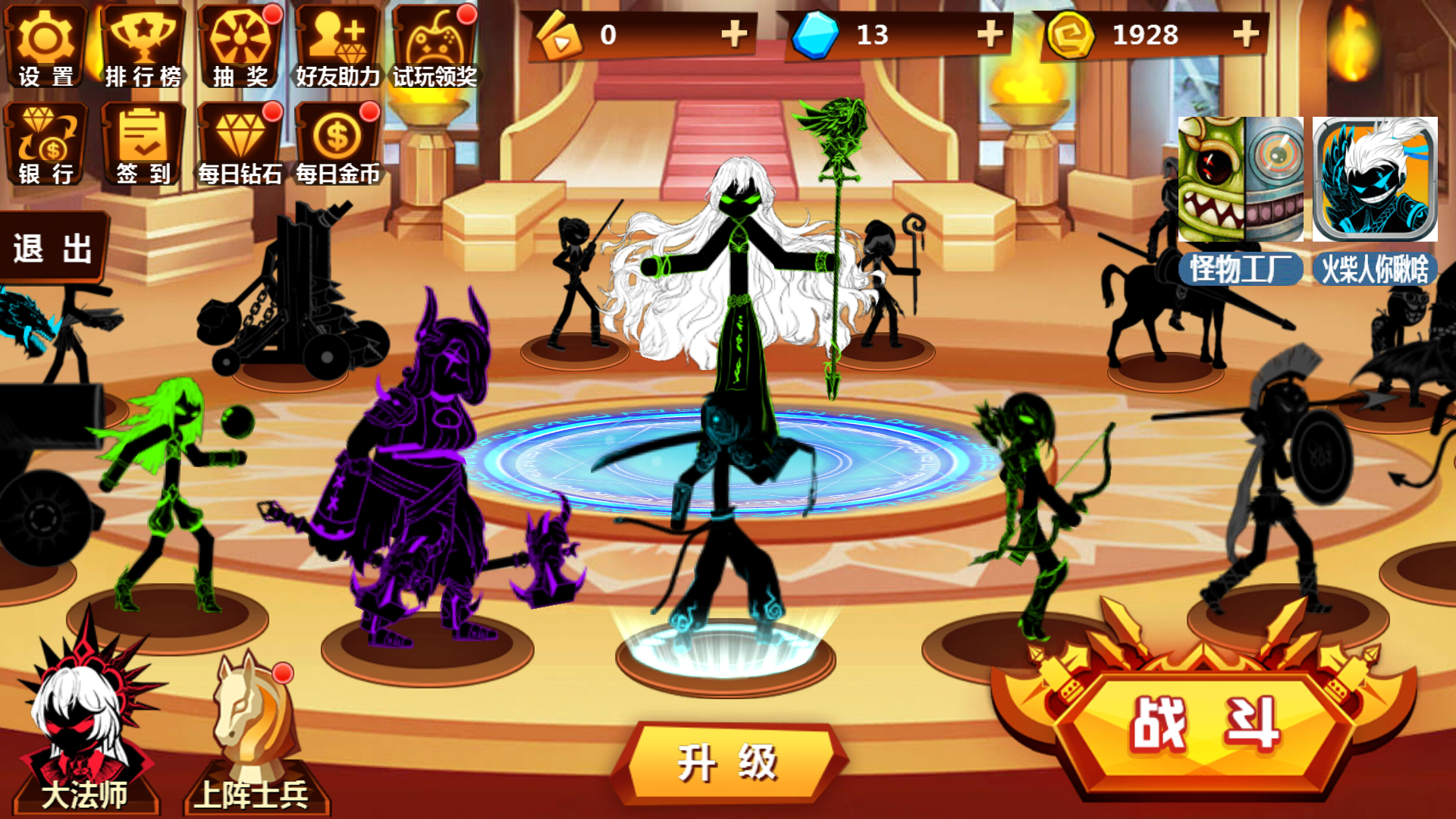This screenshot has height=819, width=1456.
Task: Claim the 每日金币 daily coins
Action: pos(337,144)
